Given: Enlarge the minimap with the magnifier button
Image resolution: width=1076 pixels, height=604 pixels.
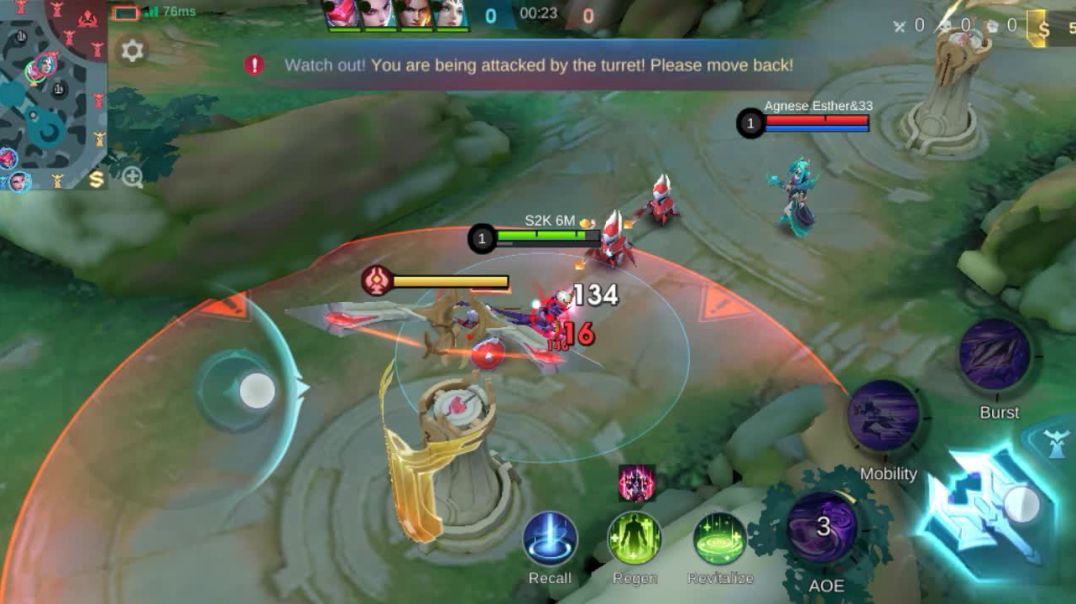Looking at the screenshot, I should 132,178.
